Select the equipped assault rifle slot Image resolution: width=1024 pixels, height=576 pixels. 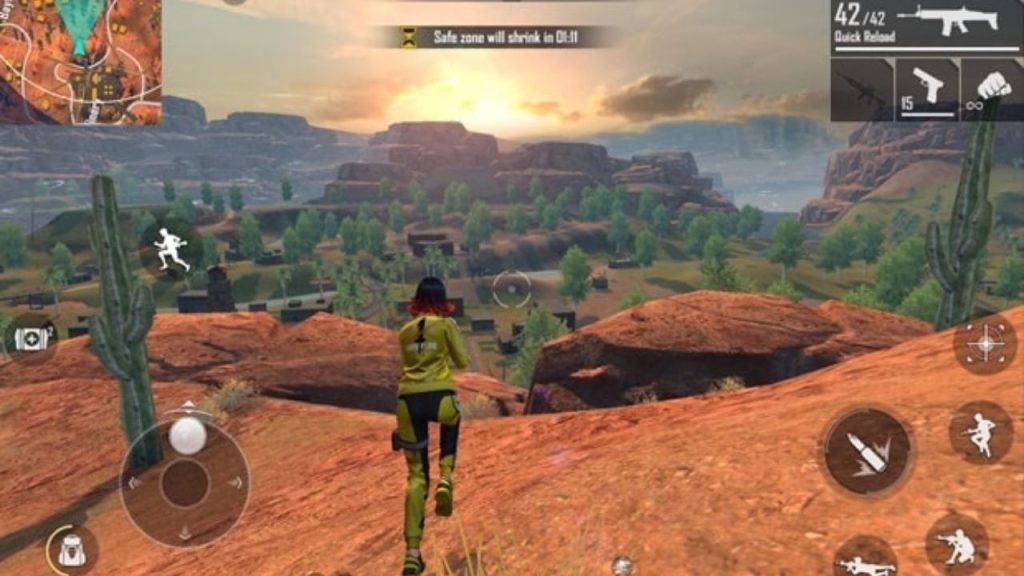(x=926, y=26)
